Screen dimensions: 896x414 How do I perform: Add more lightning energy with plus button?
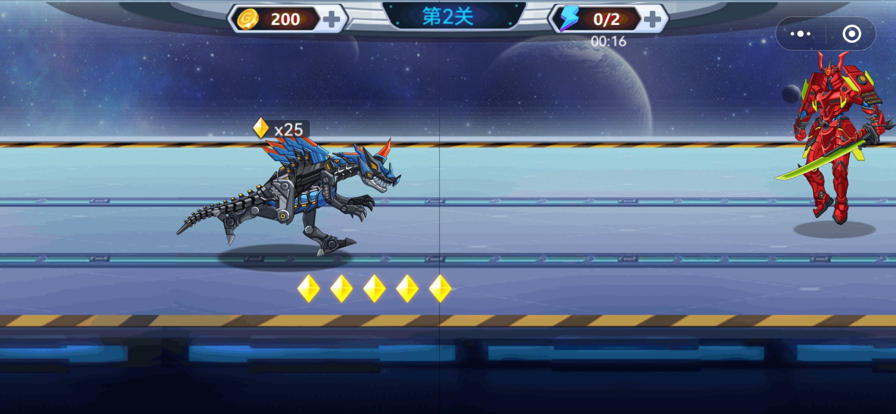pos(653,19)
